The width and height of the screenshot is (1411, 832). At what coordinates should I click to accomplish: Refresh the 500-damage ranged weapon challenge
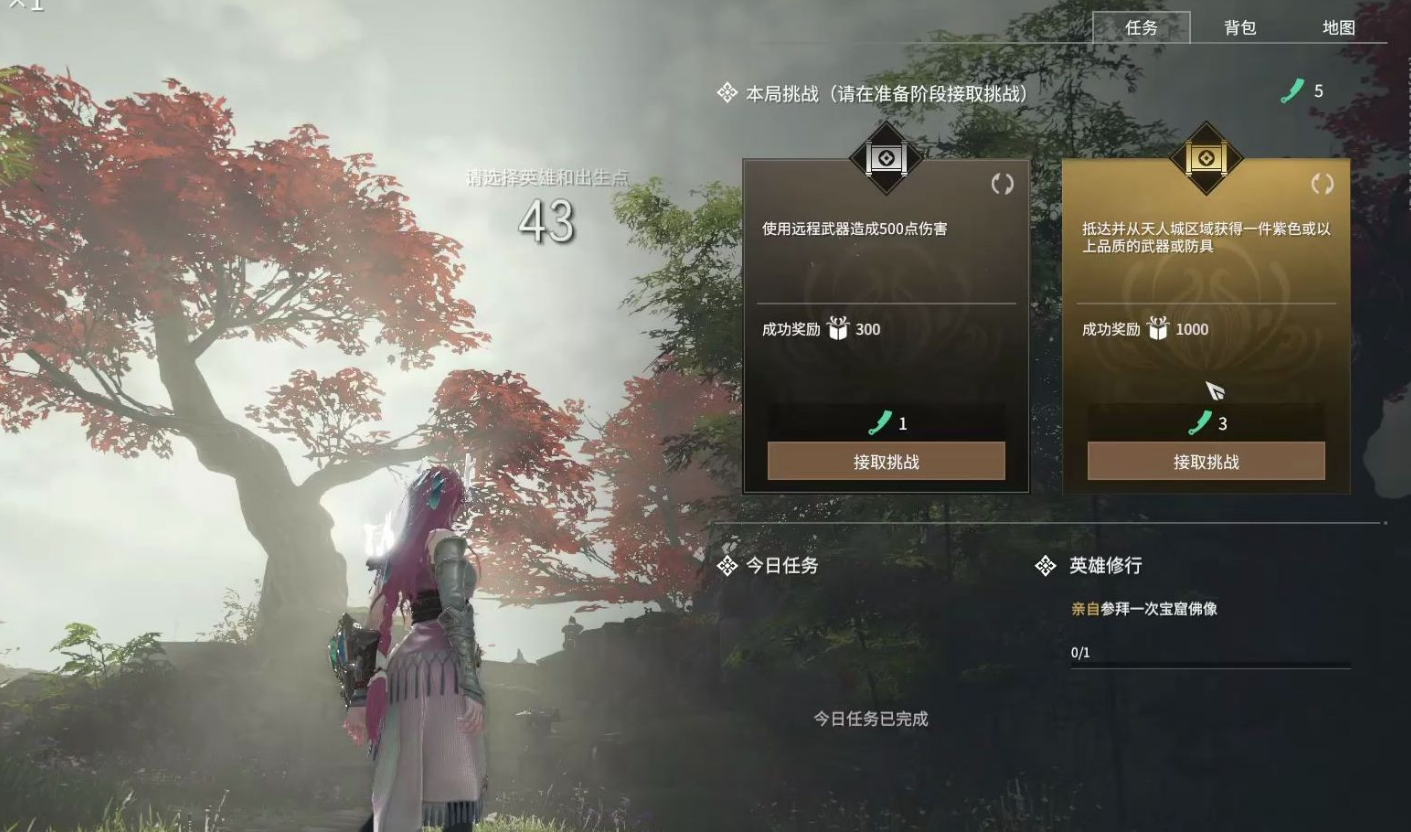click(1003, 185)
